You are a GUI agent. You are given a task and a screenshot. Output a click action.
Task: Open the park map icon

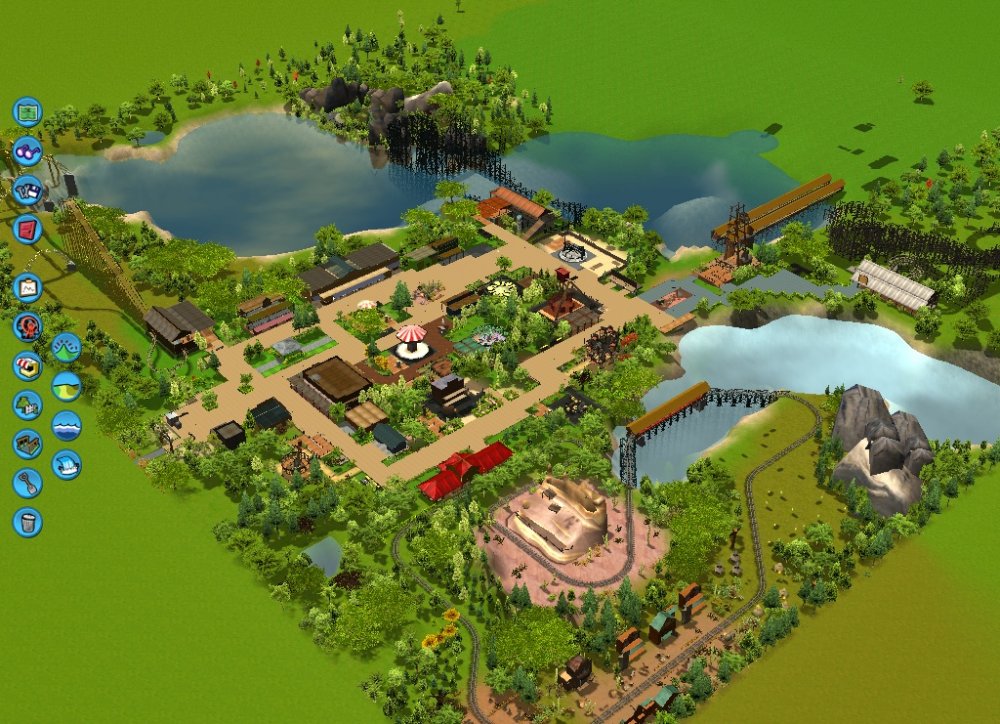pos(27,111)
